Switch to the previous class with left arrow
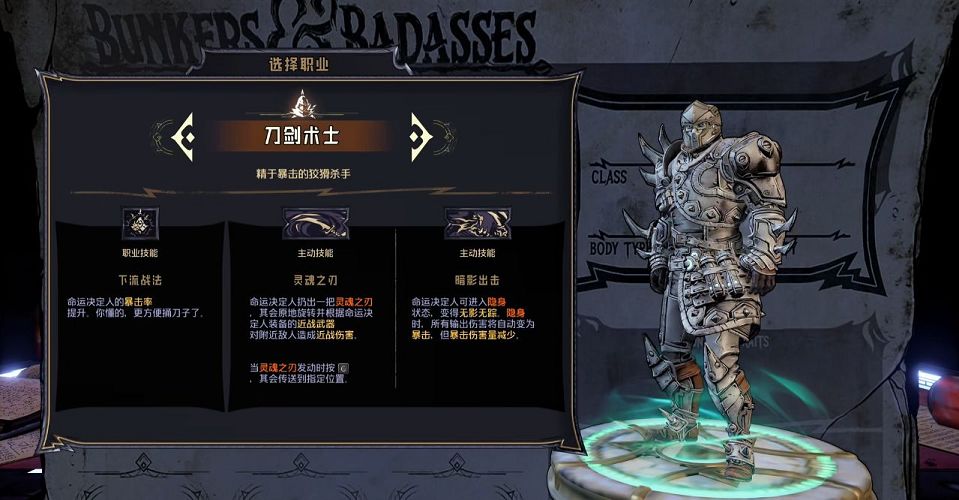The width and height of the screenshot is (959, 500). tap(183, 134)
